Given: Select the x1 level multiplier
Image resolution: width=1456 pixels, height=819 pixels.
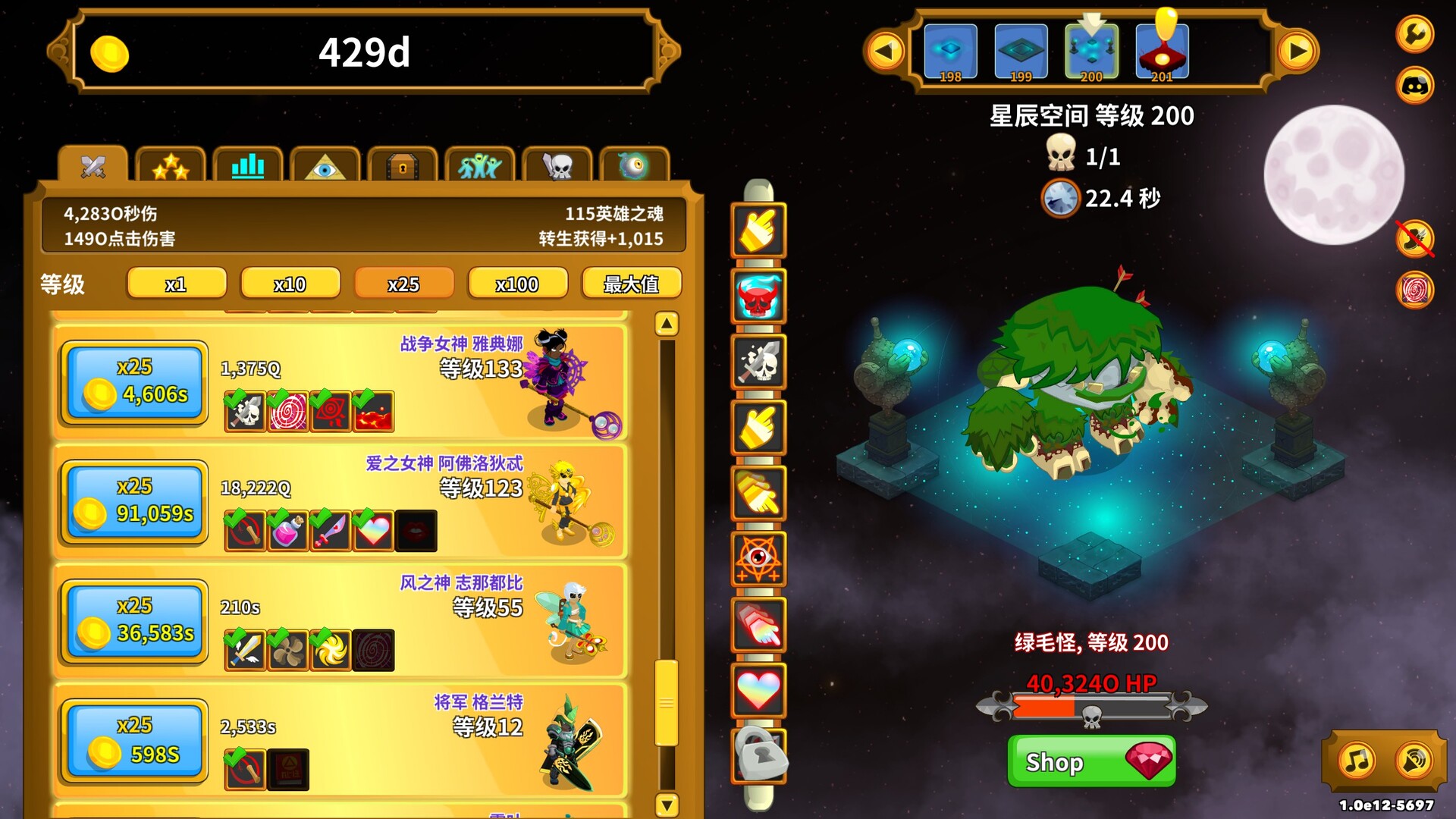Looking at the screenshot, I should [176, 284].
